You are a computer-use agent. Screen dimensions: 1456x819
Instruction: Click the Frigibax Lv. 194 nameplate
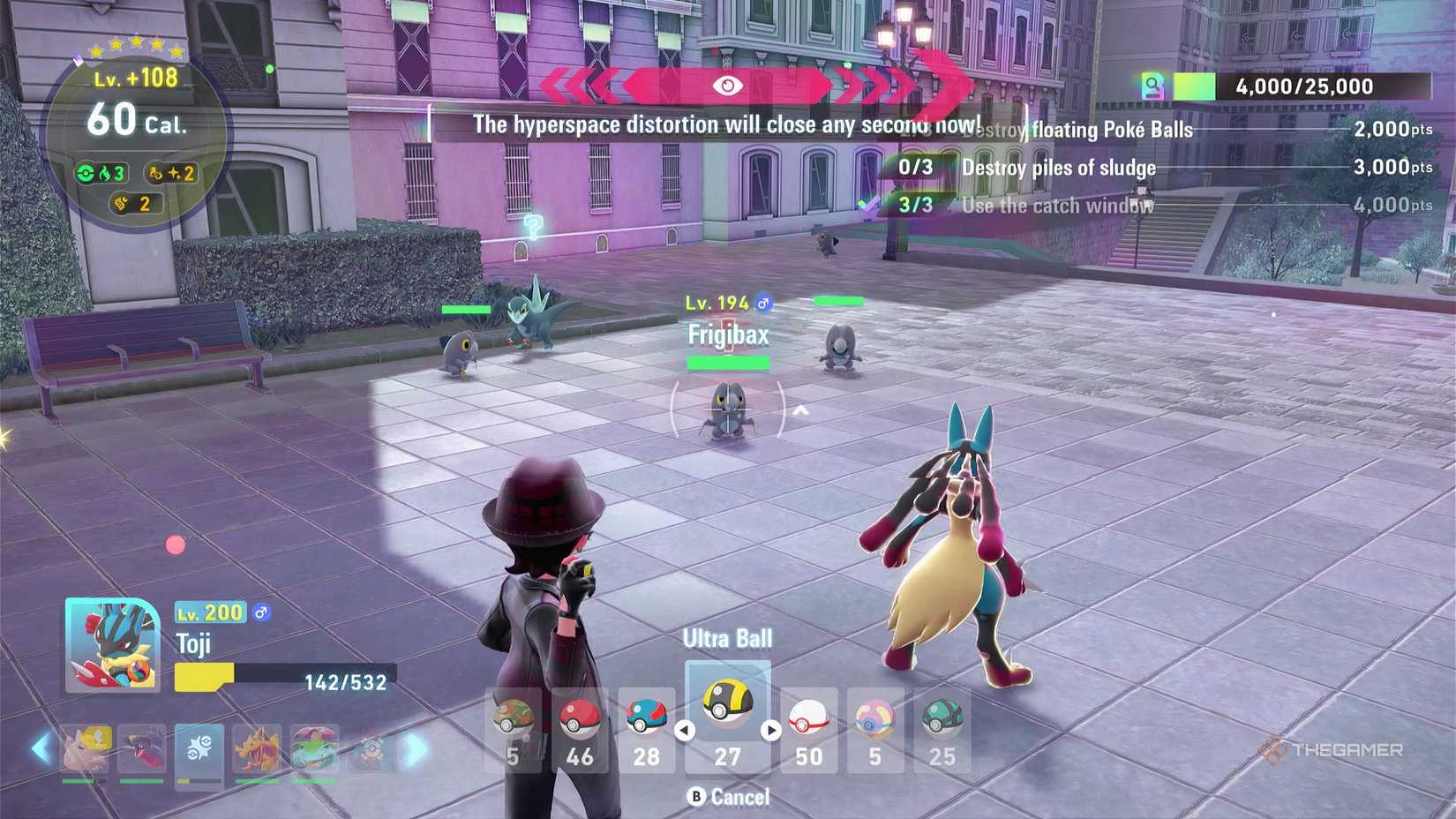727,334
